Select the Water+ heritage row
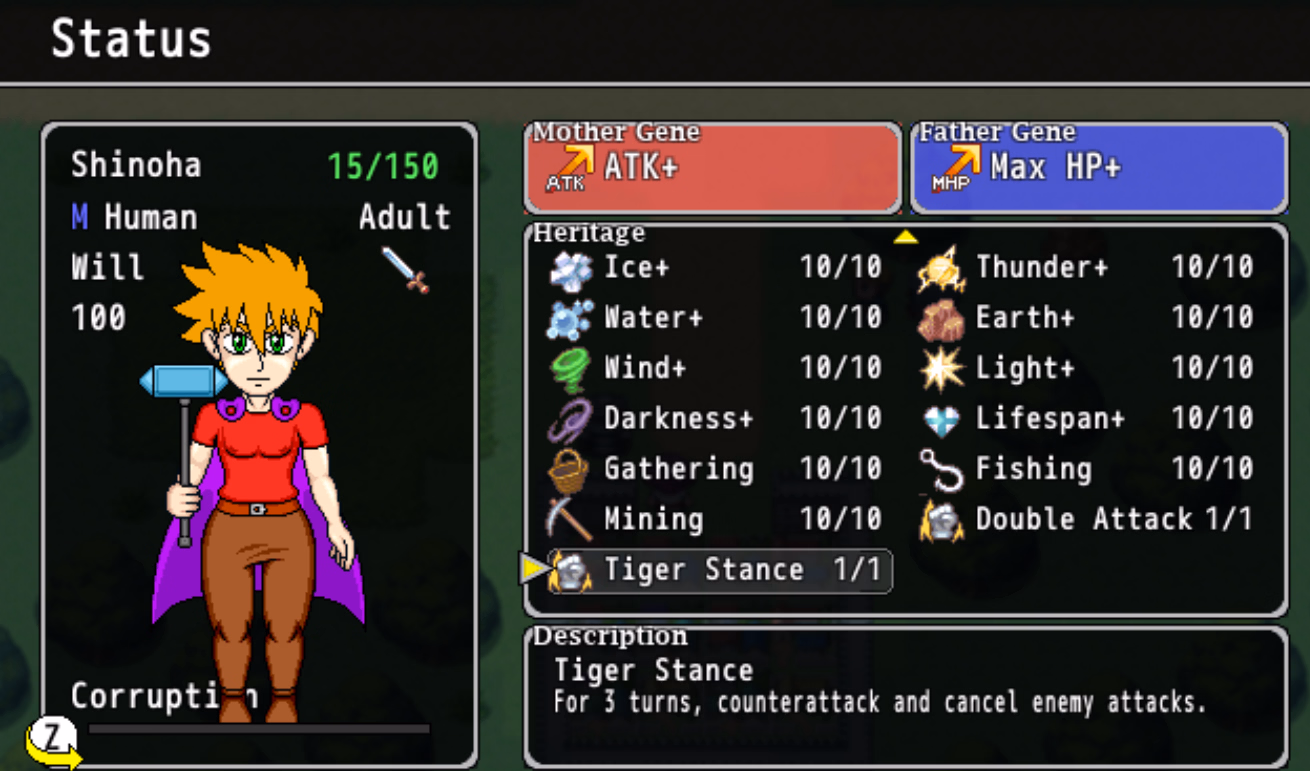The image size is (1310, 771). (716, 318)
